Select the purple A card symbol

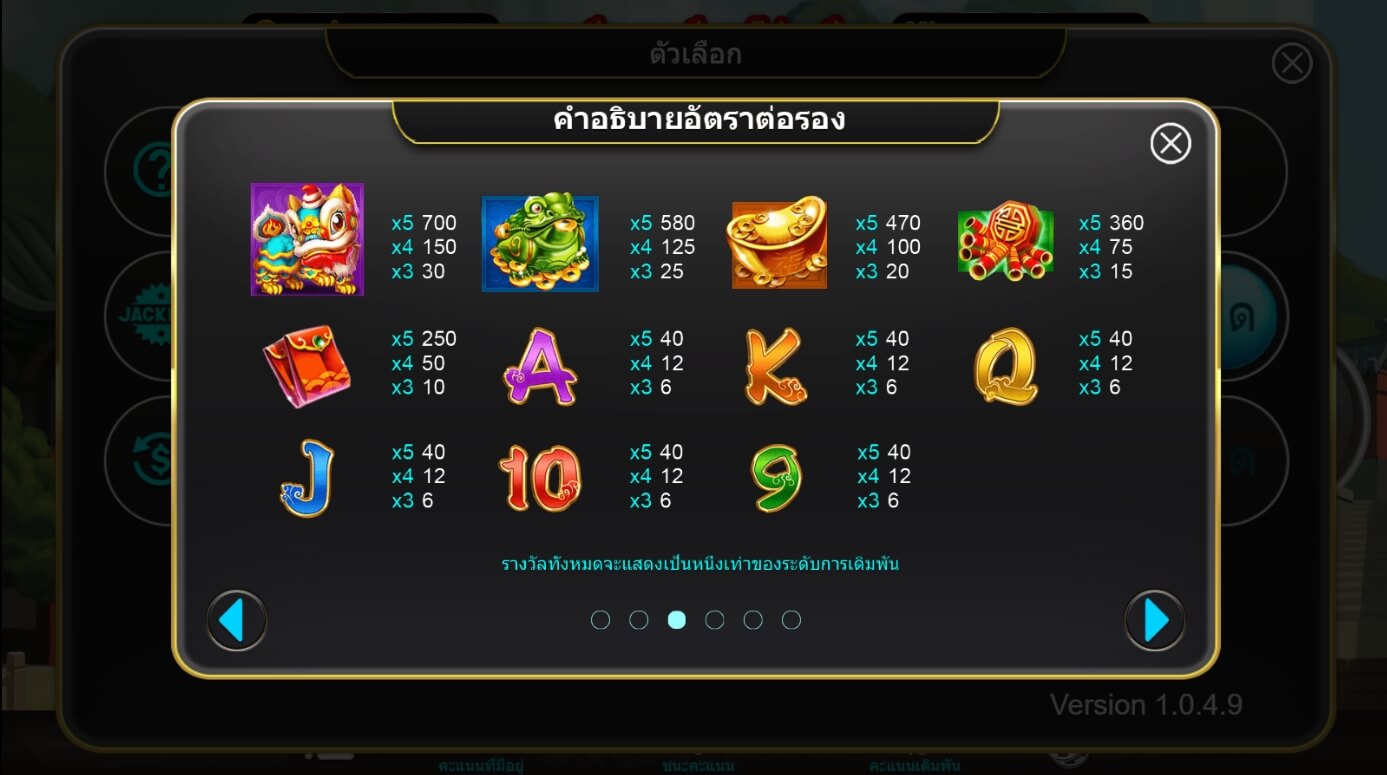pyautogui.click(x=540, y=365)
